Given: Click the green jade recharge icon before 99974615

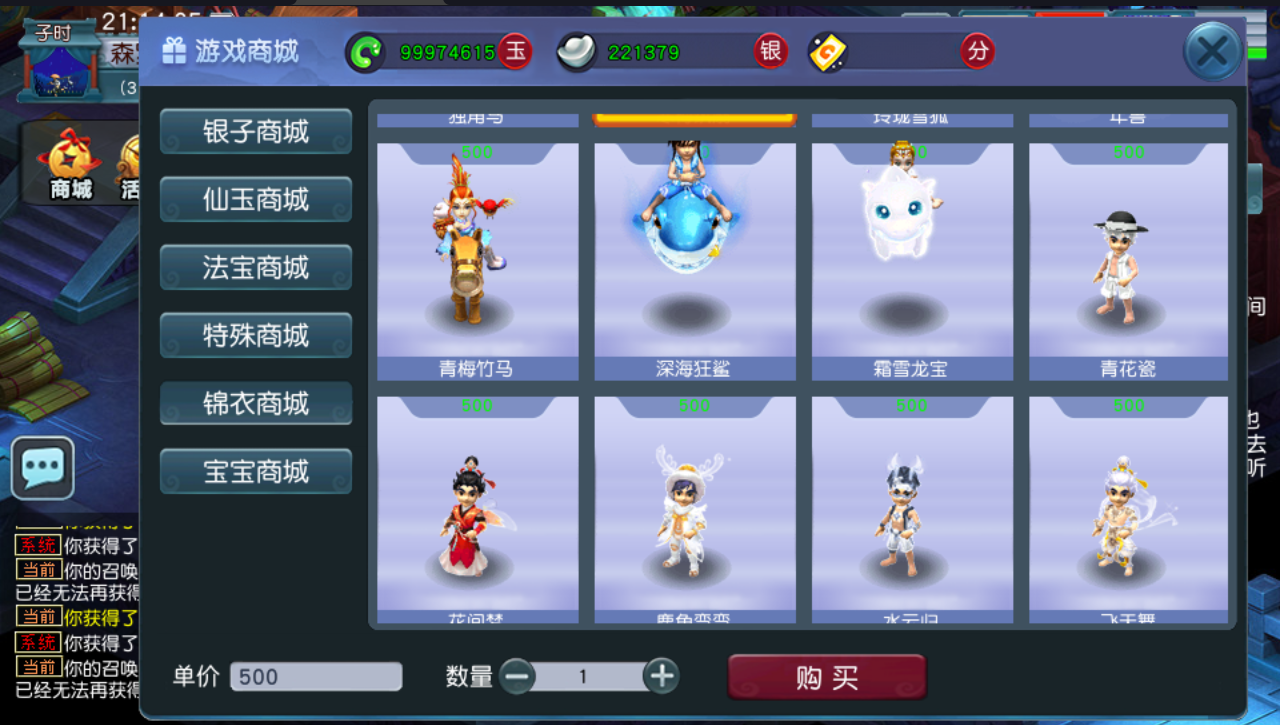Looking at the screenshot, I should [x=366, y=50].
